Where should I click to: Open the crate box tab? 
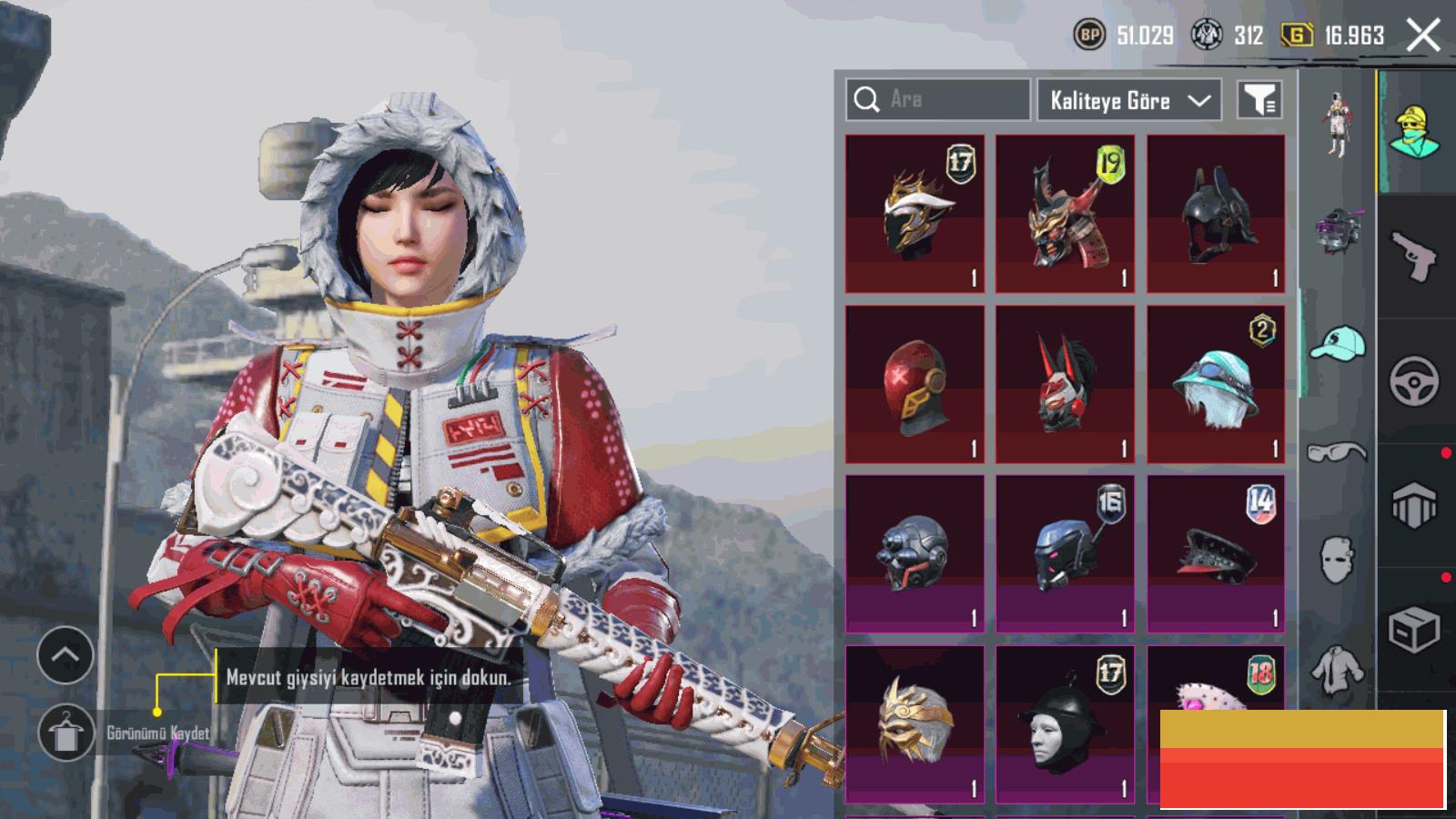1414,629
